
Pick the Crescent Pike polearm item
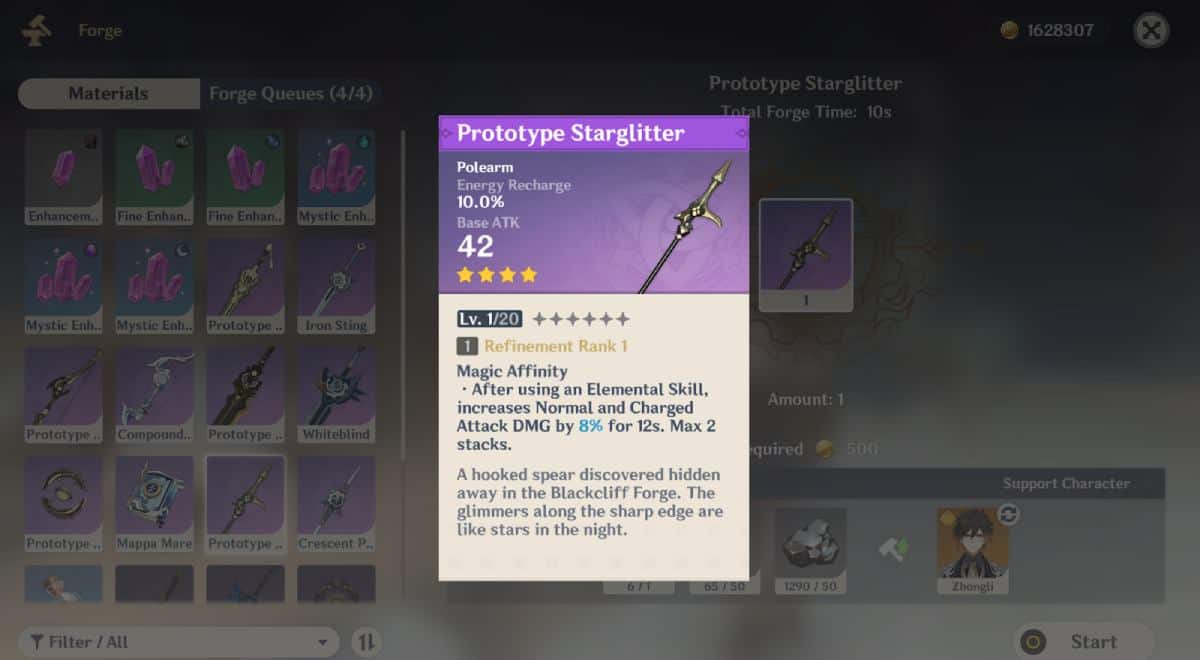[x=336, y=503]
